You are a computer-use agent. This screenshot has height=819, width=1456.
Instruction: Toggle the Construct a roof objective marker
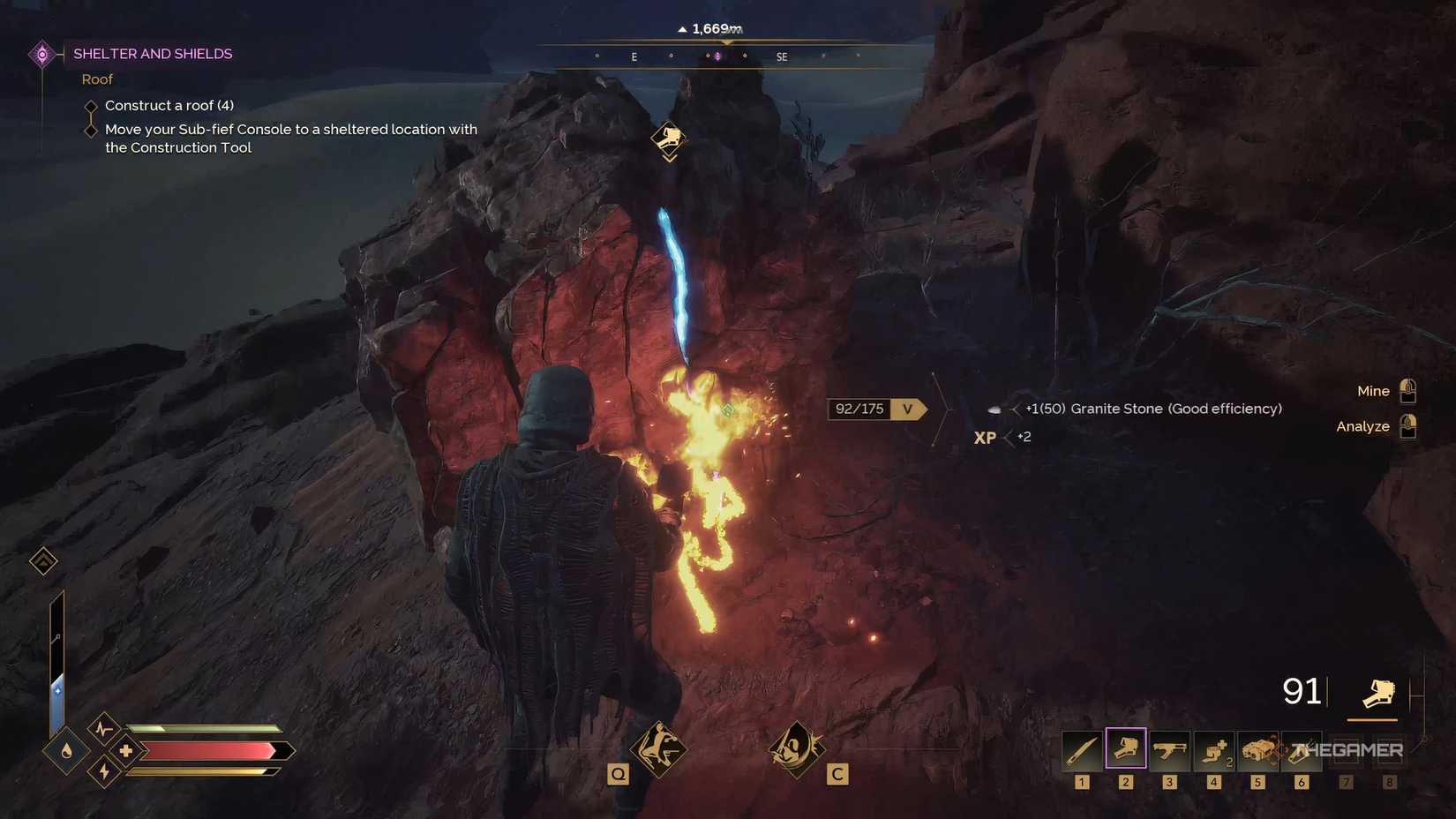[x=91, y=106]
